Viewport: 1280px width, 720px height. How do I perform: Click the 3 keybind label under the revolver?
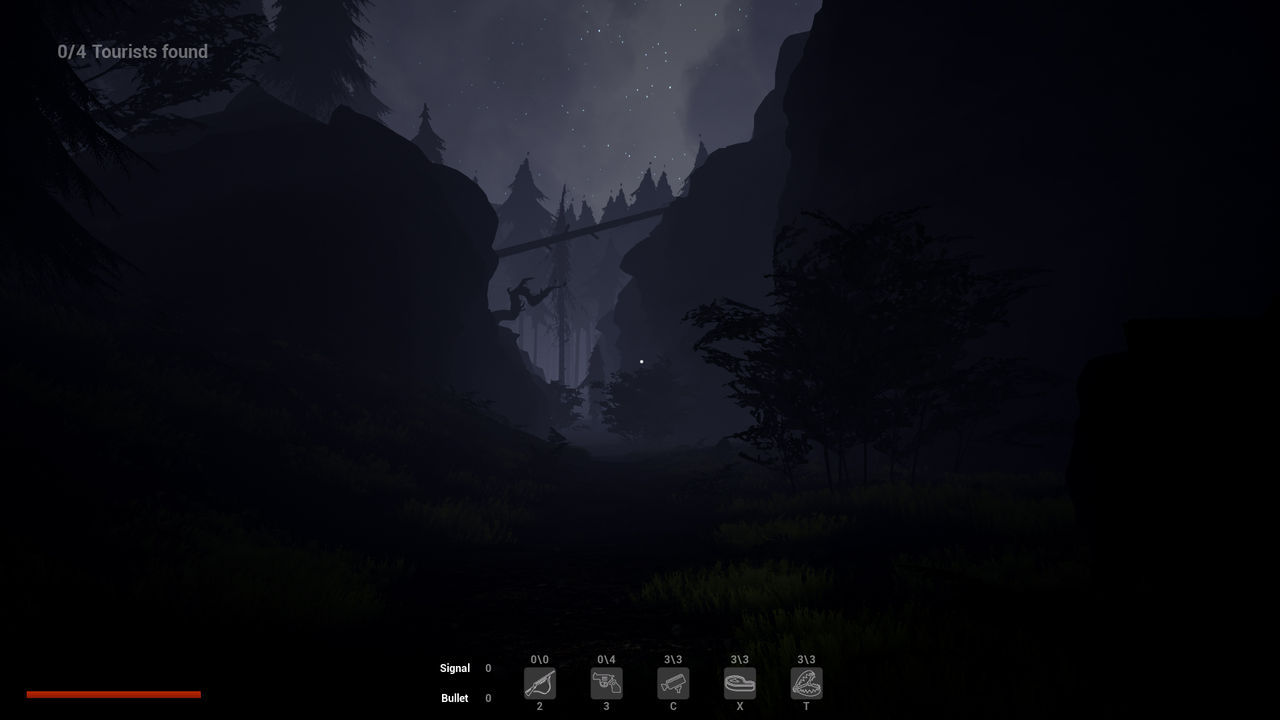(606, 706)
